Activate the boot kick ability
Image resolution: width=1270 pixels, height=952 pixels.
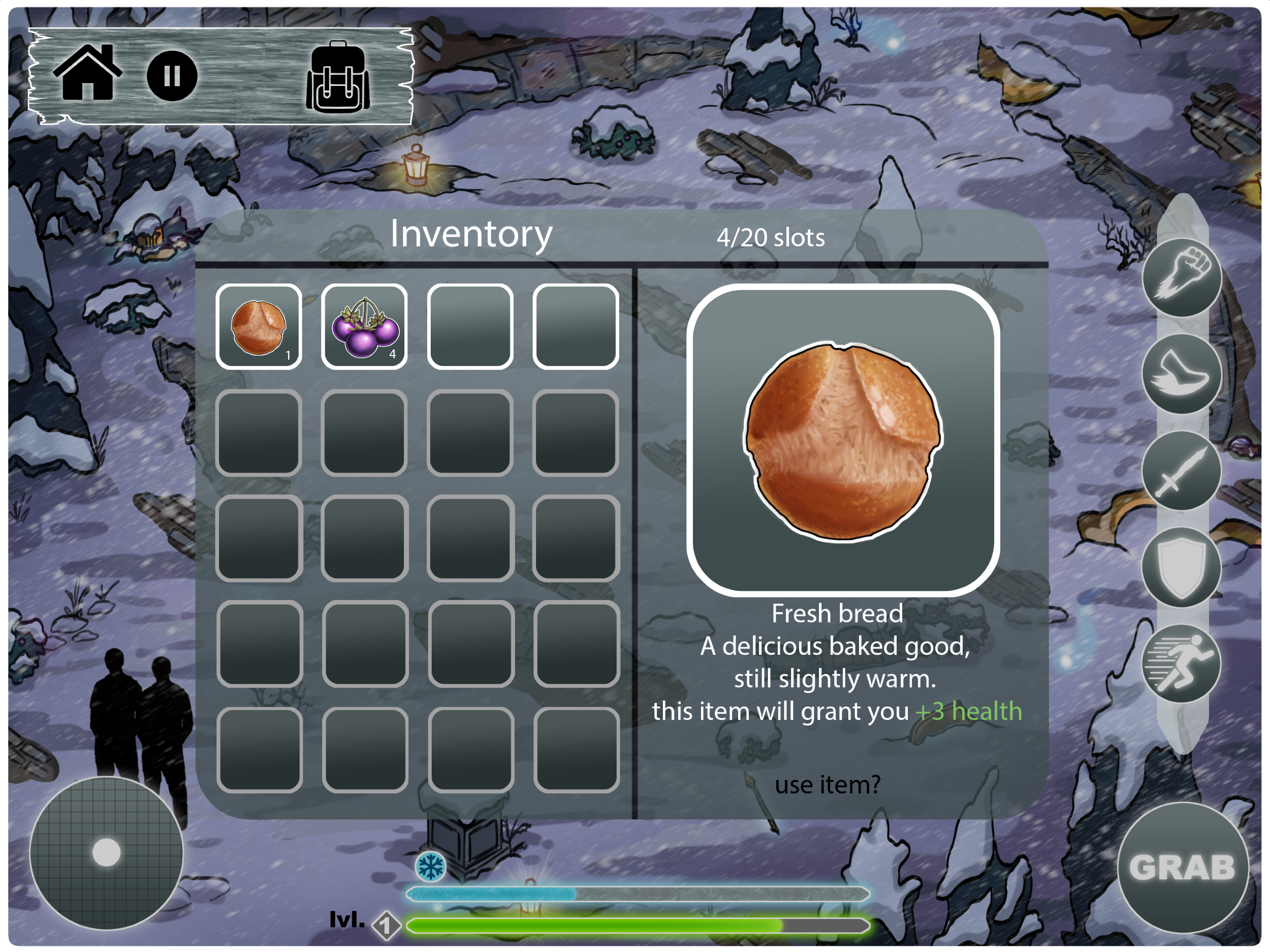click(x=1182, y=374)
